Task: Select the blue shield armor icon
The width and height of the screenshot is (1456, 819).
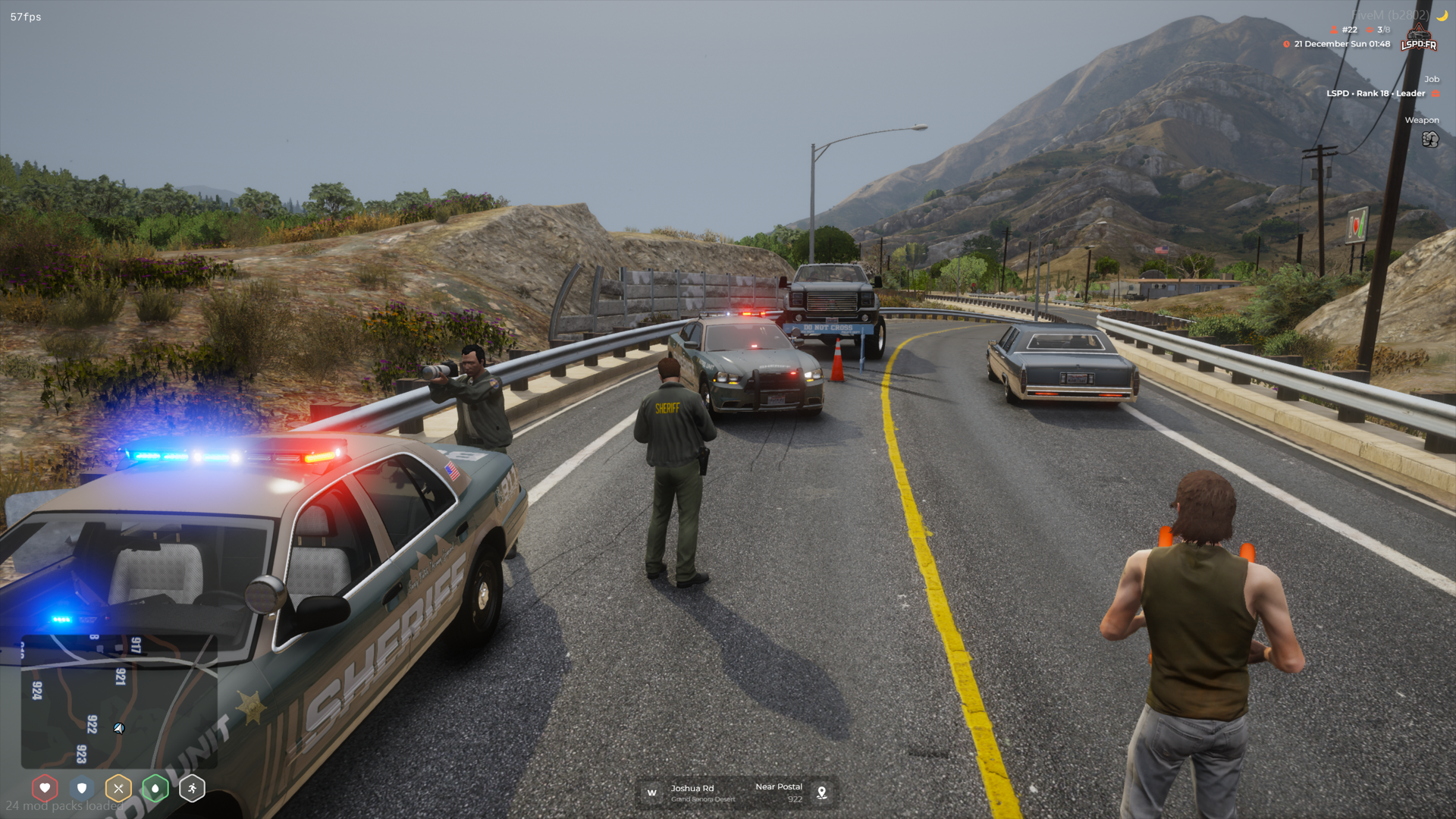Action: (x=81, y=786)
